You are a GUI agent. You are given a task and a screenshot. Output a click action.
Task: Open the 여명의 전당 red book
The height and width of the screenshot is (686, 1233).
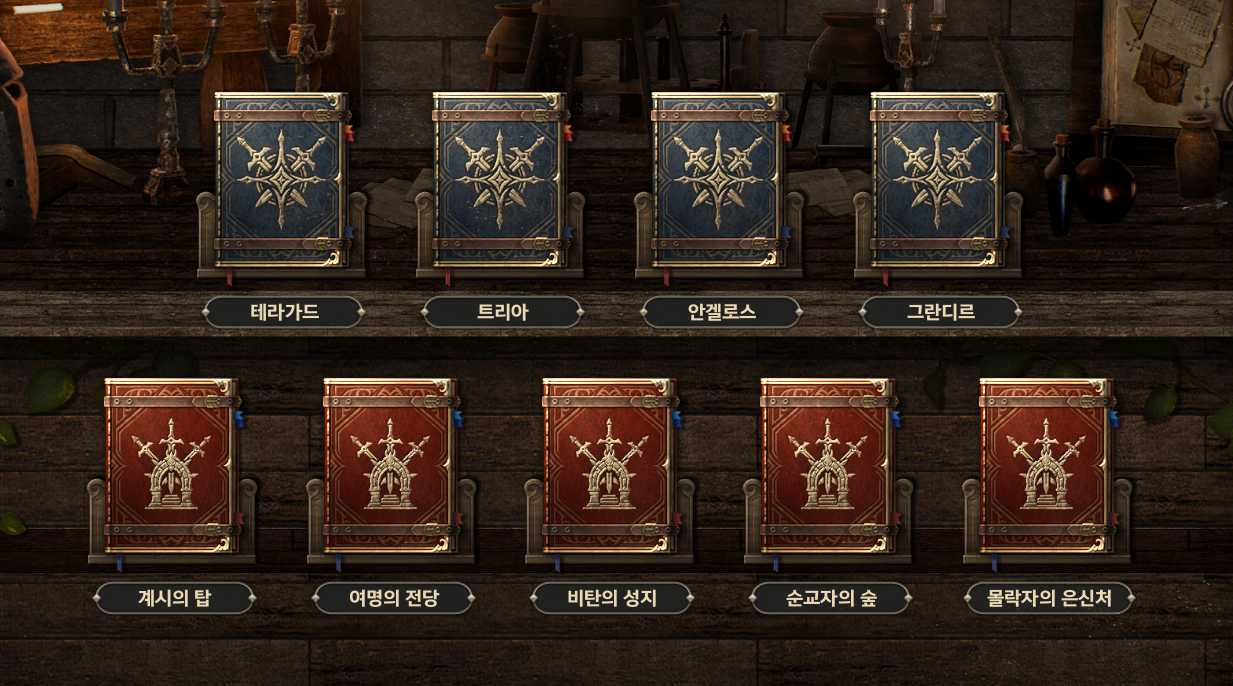point(391,466)
